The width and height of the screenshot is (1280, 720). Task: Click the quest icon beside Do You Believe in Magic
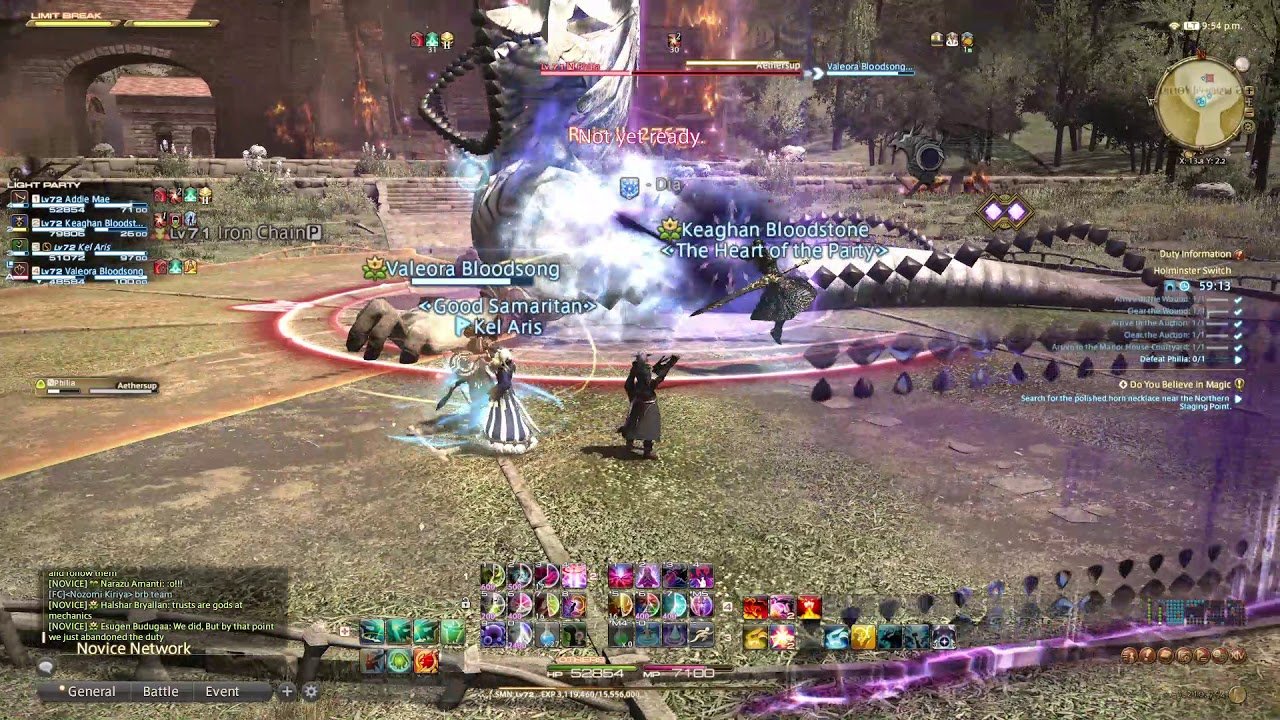point(1239,384)
